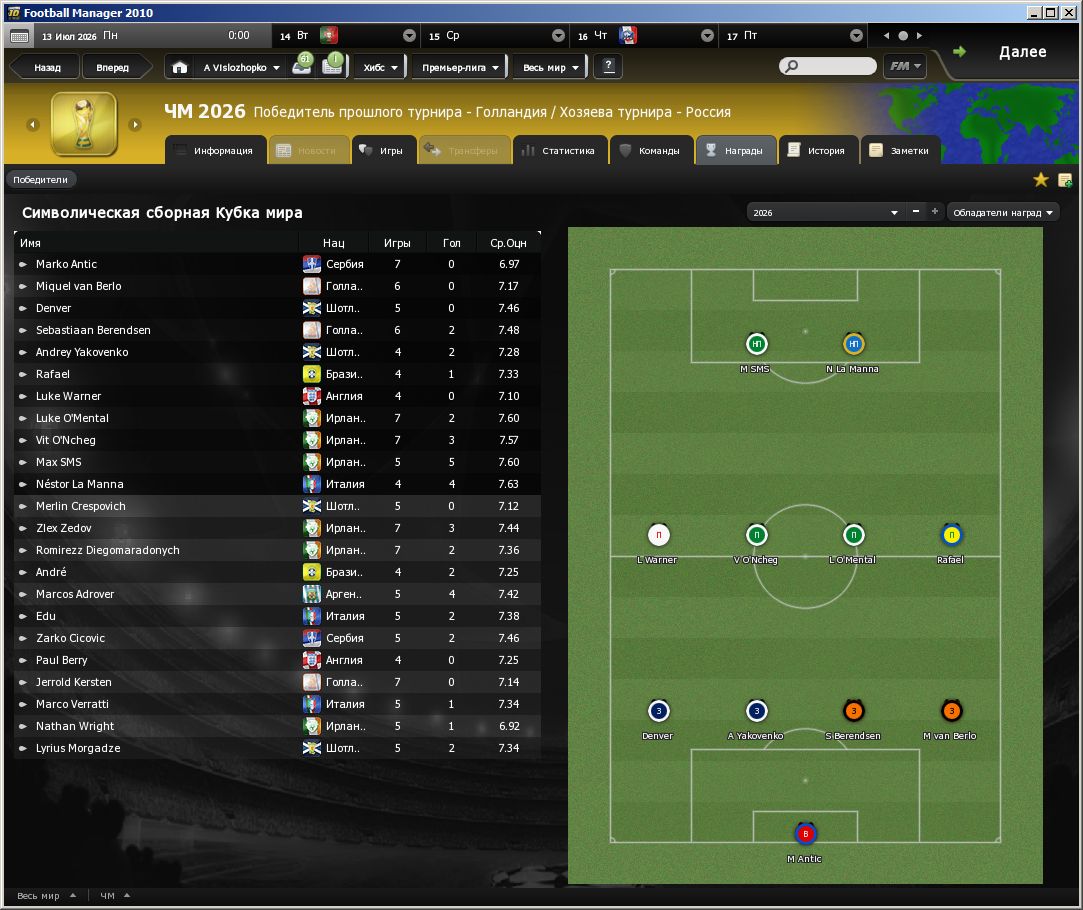Select player Marko Antic in the list
1083x910 pixels.
[x=66, y=264]
